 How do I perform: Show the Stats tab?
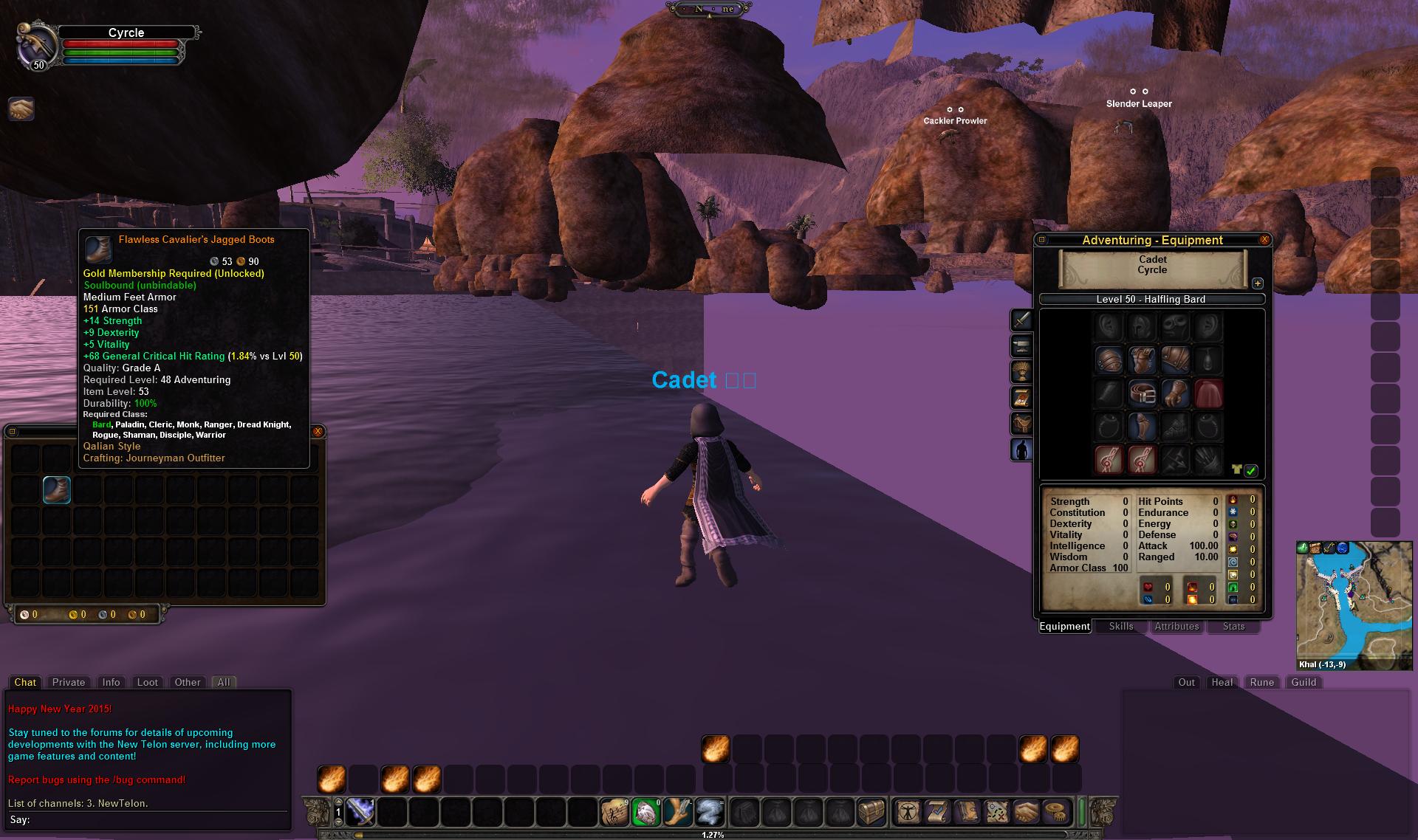click(x=1233, y=627)
